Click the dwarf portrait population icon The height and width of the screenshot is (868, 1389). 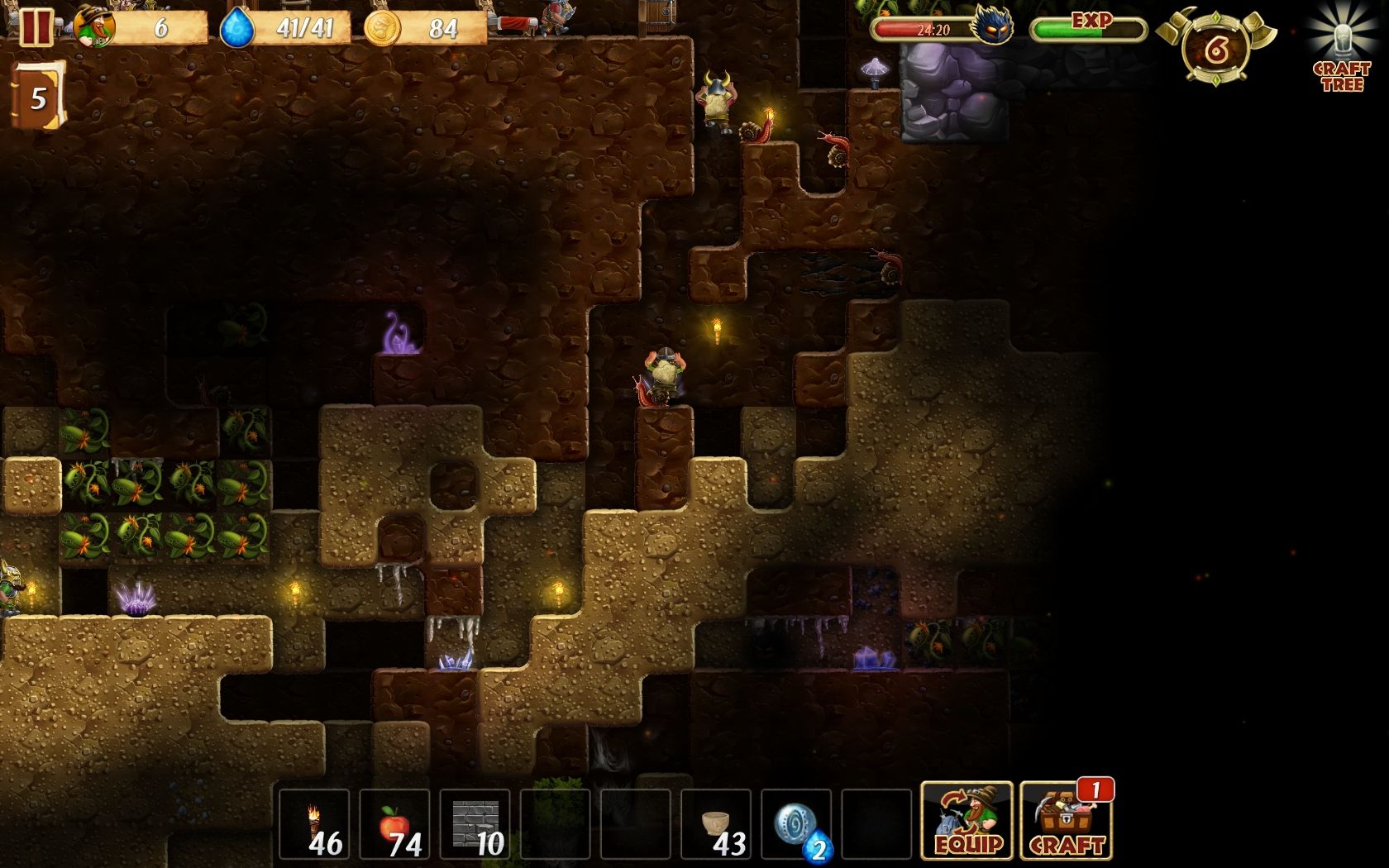pos(93,27)
